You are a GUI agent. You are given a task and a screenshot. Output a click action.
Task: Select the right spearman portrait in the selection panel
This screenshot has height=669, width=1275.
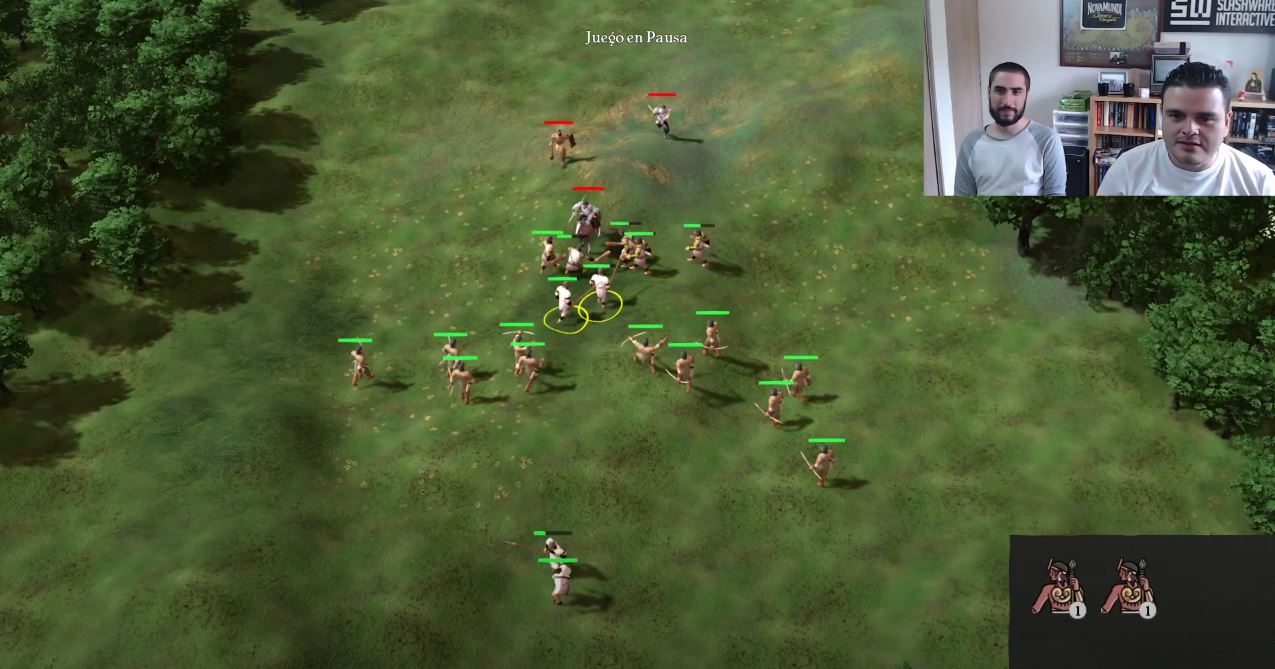[1127, 587]
